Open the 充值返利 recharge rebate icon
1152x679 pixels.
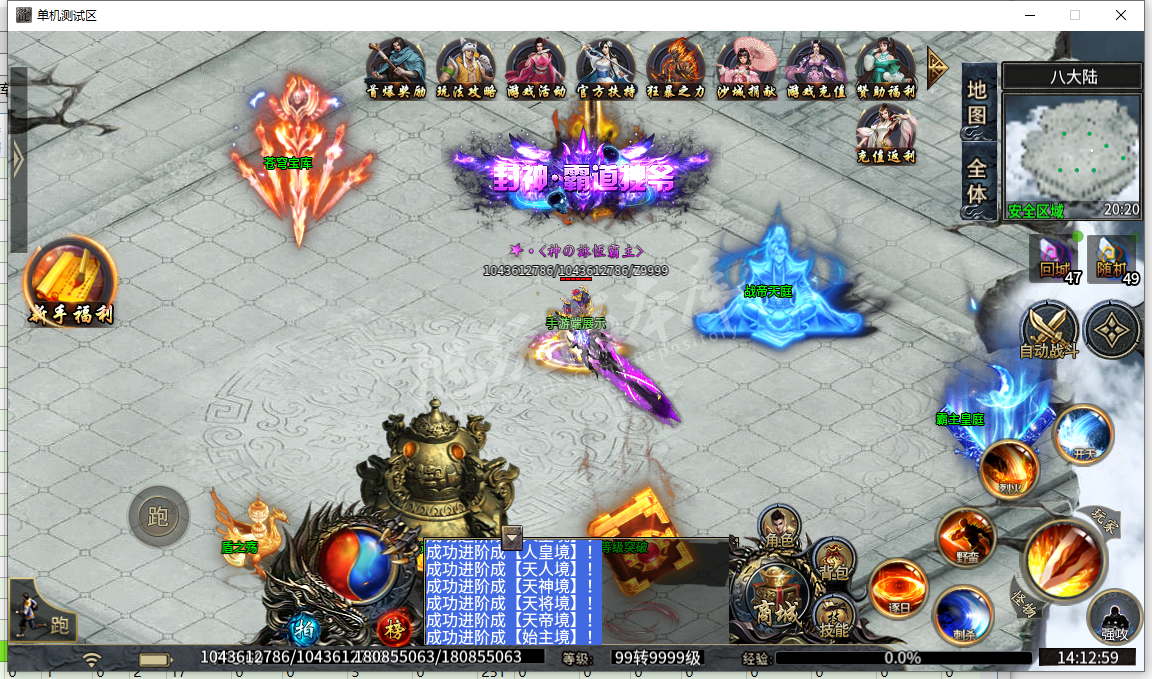[x=886, y=133]
